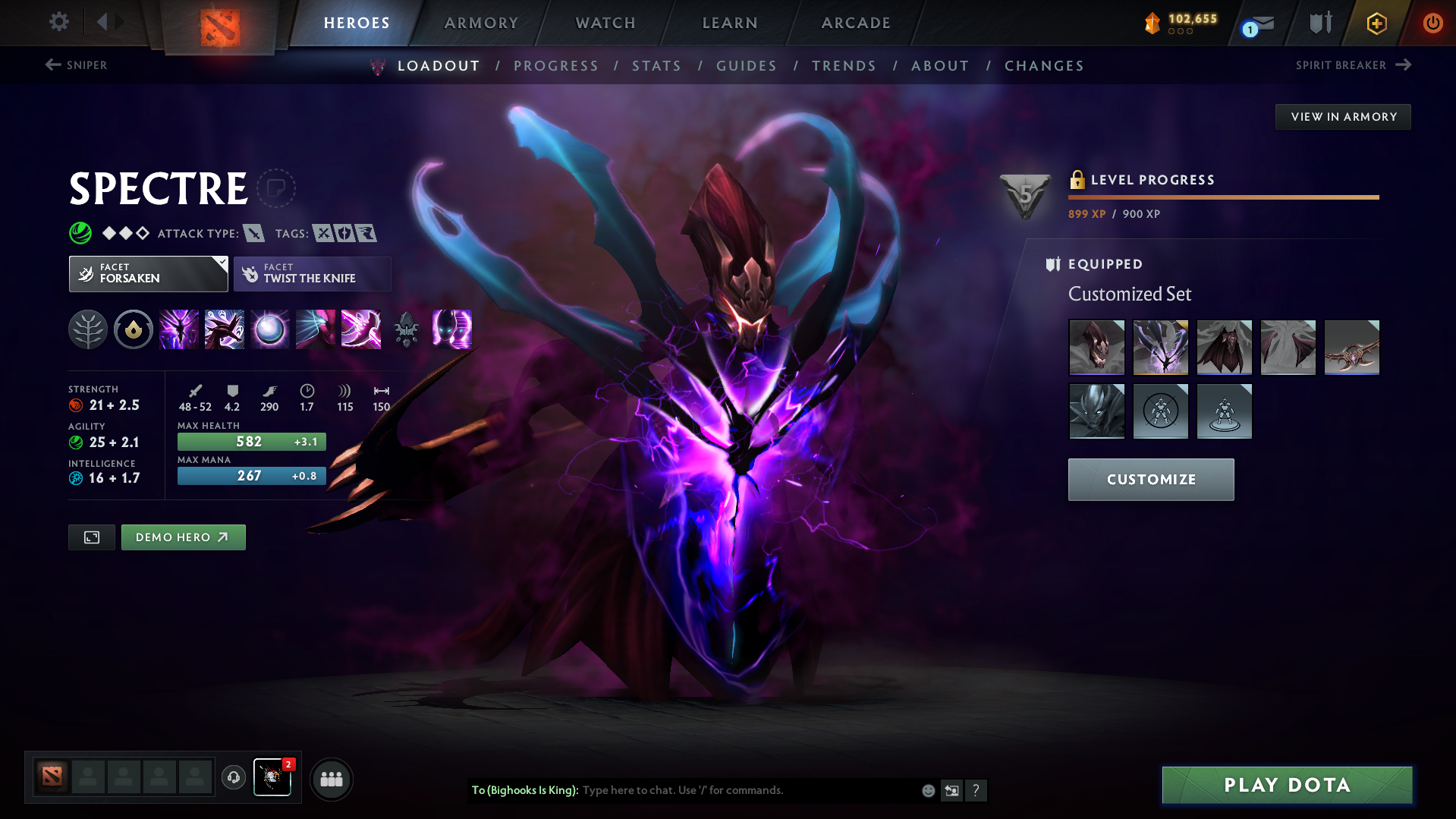Switch to the Armory tab

point(482,22)
